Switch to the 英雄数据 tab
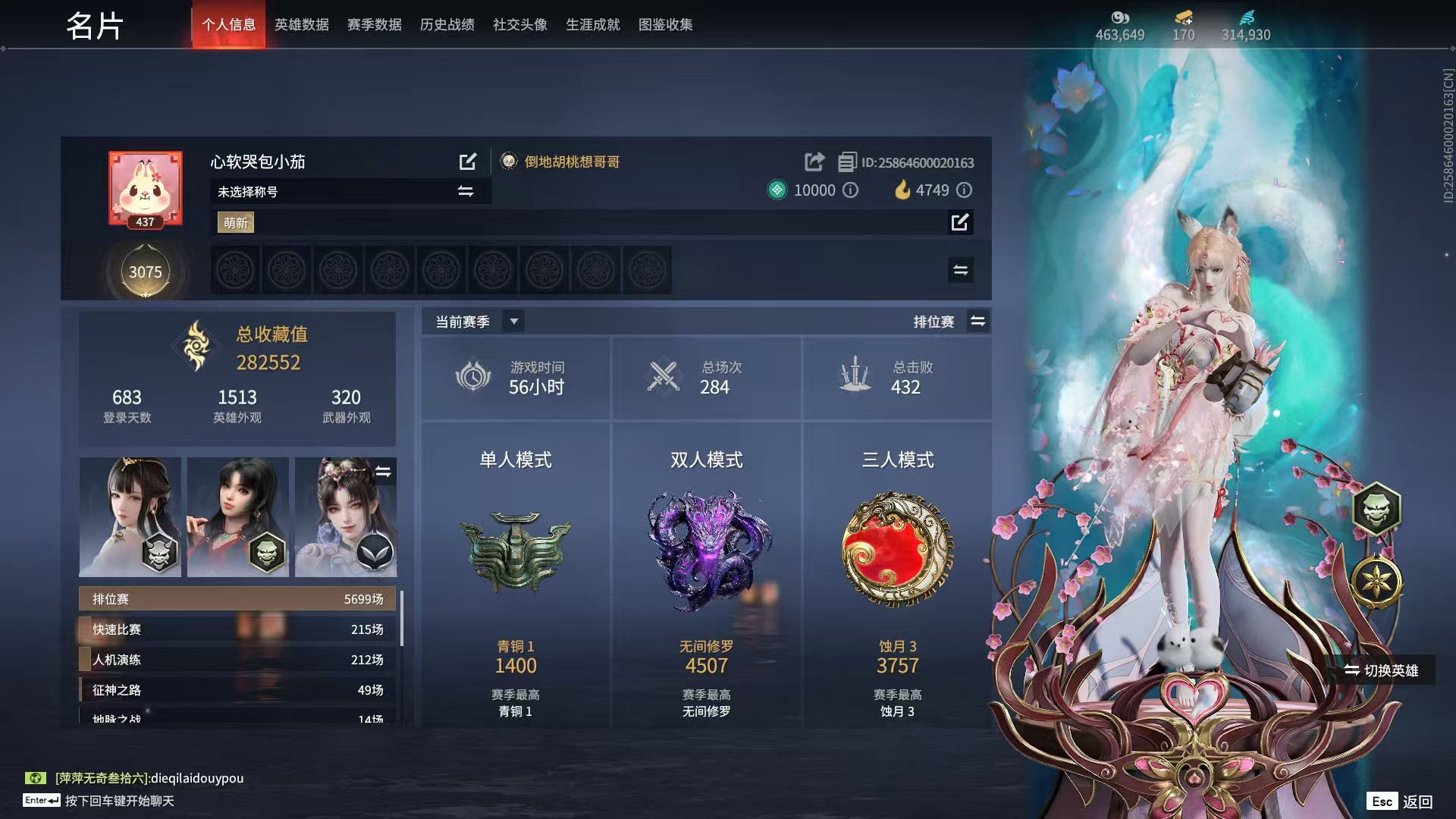1456x819 pixels. [301, 24]
